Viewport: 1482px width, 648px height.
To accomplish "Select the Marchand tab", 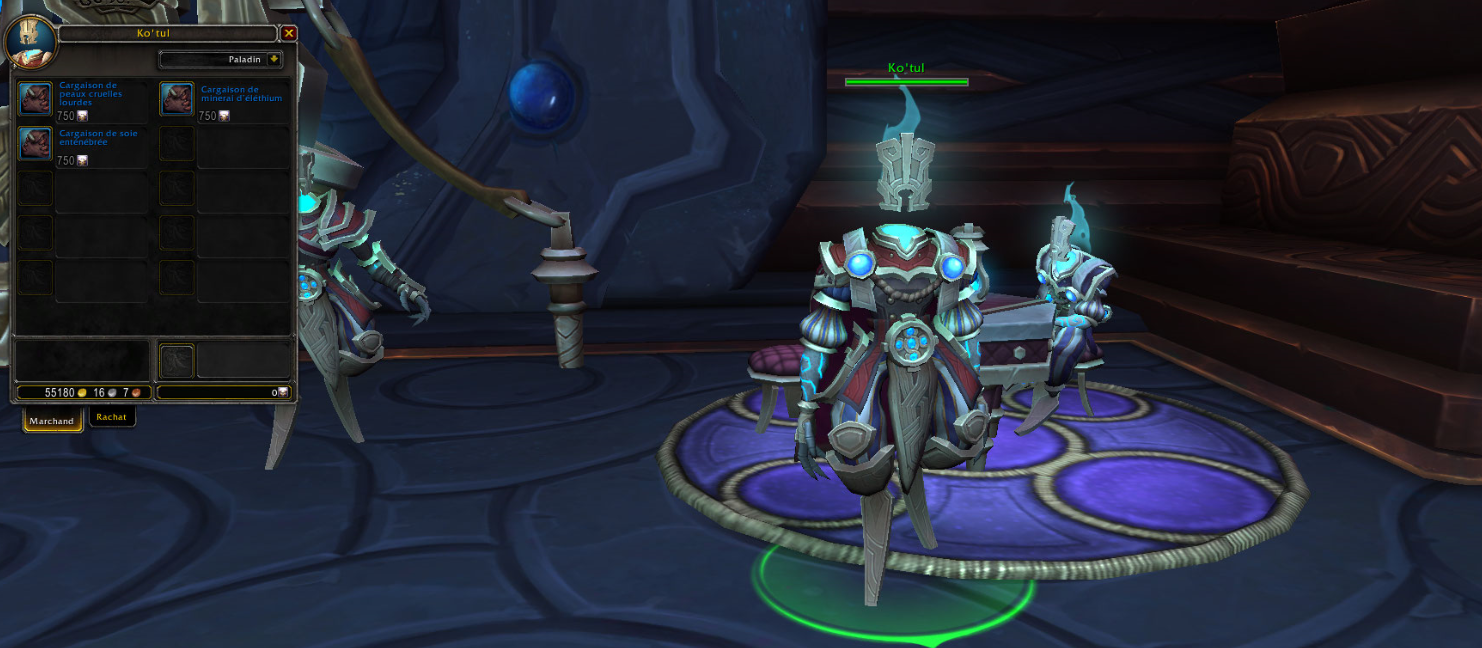I will tap(52, 421).
